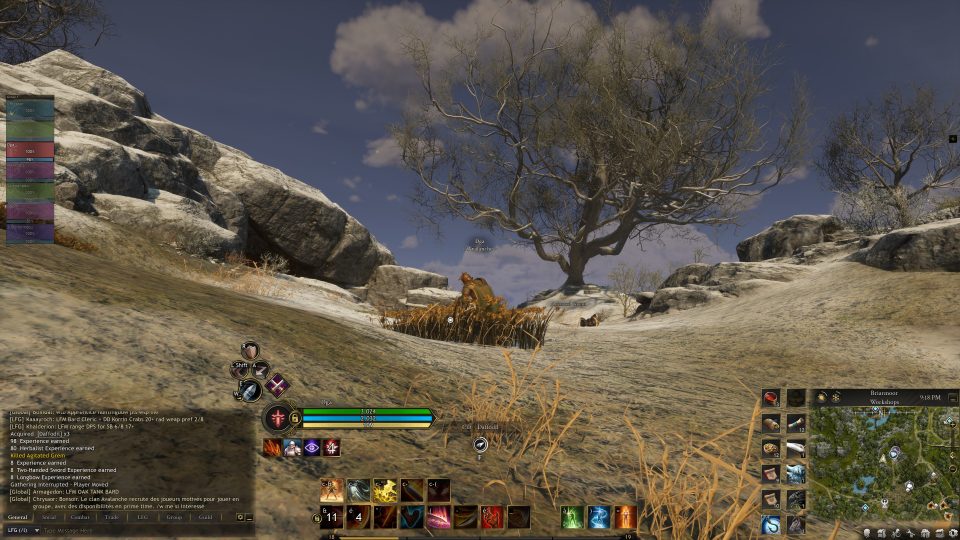Toggle the purple crossed-swords diamond icon
Image resolution: width=960 pixels, height=540 pixels.
[x=276, y=385]
